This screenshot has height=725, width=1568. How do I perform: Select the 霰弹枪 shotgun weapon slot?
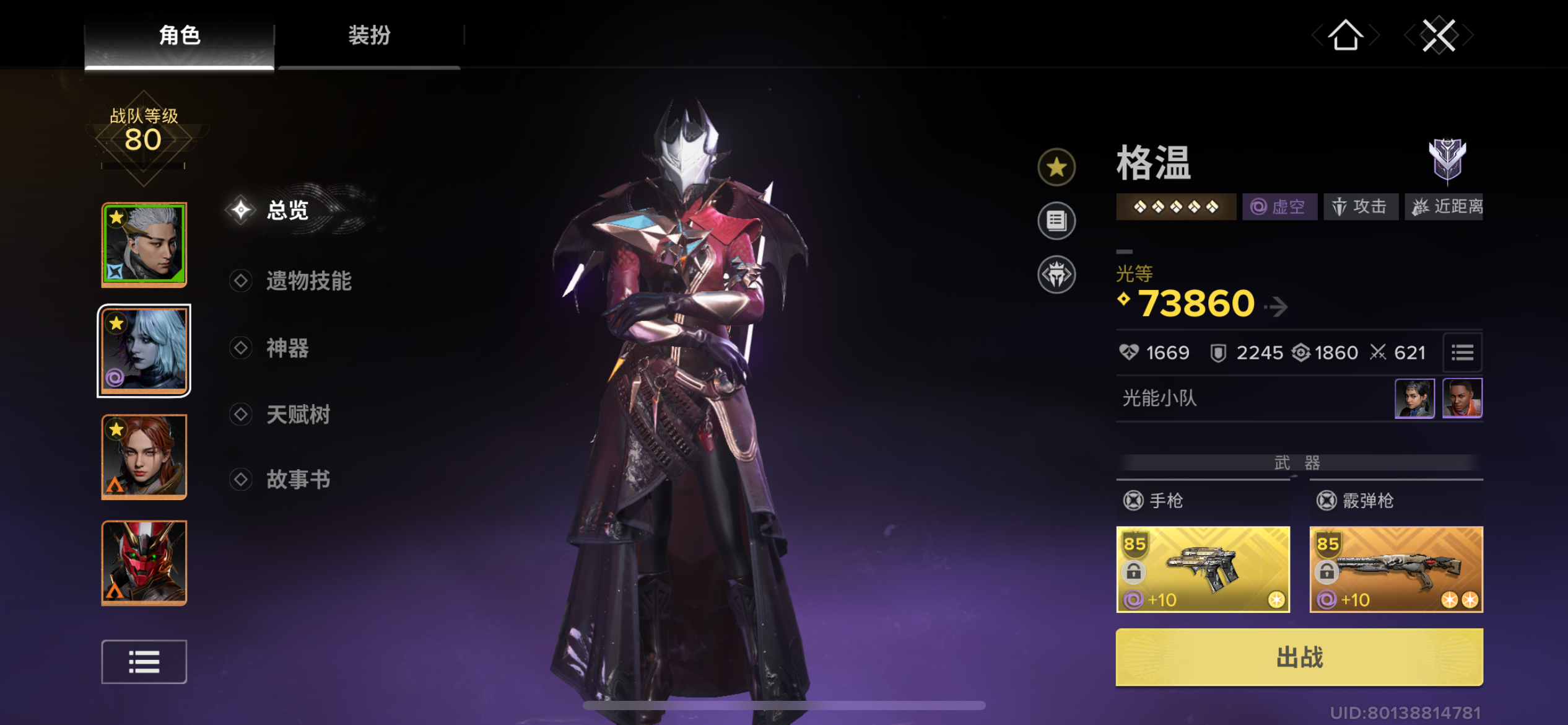click(1396, 569)
